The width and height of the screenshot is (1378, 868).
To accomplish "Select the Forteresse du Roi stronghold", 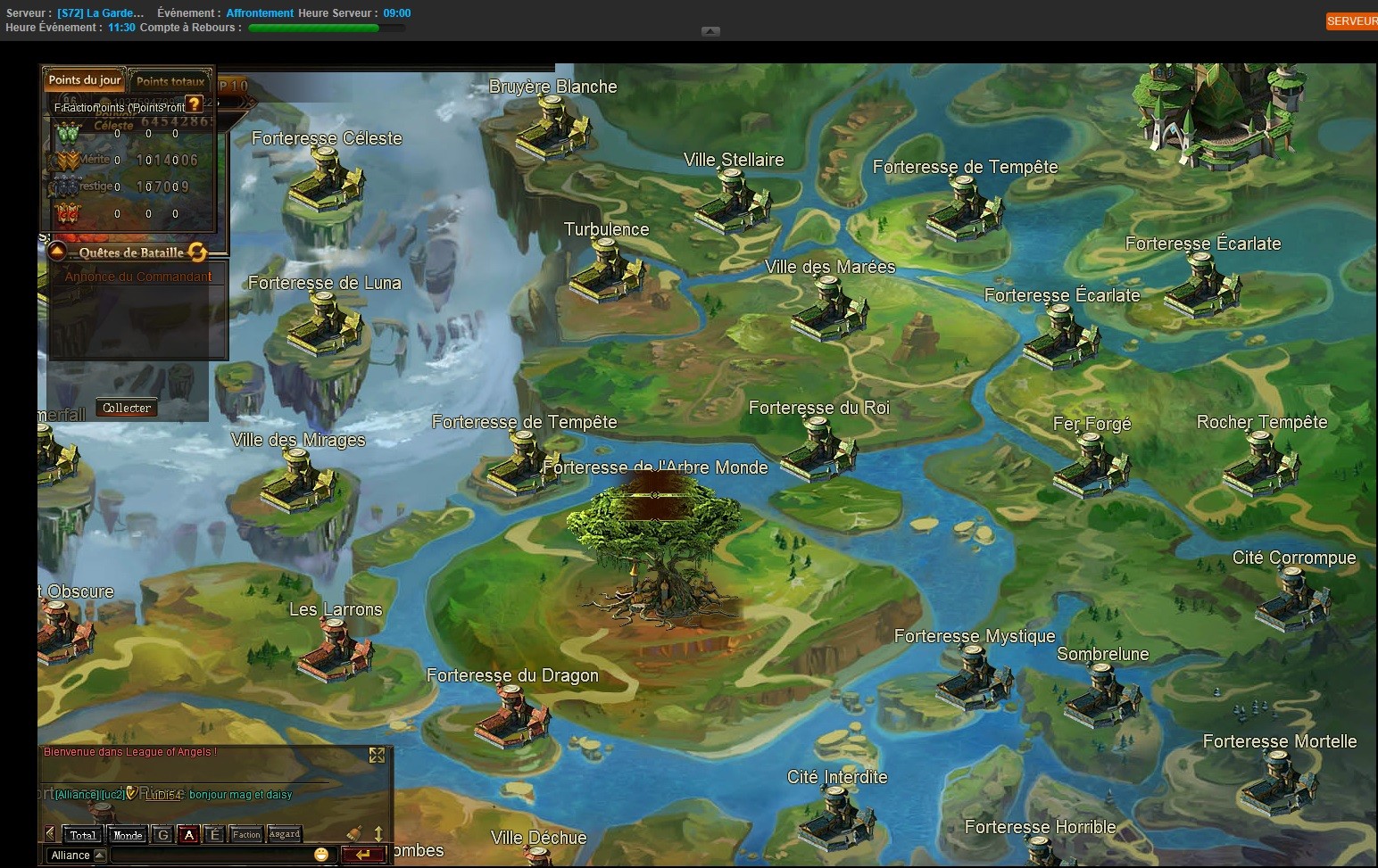I will (818, 445).
